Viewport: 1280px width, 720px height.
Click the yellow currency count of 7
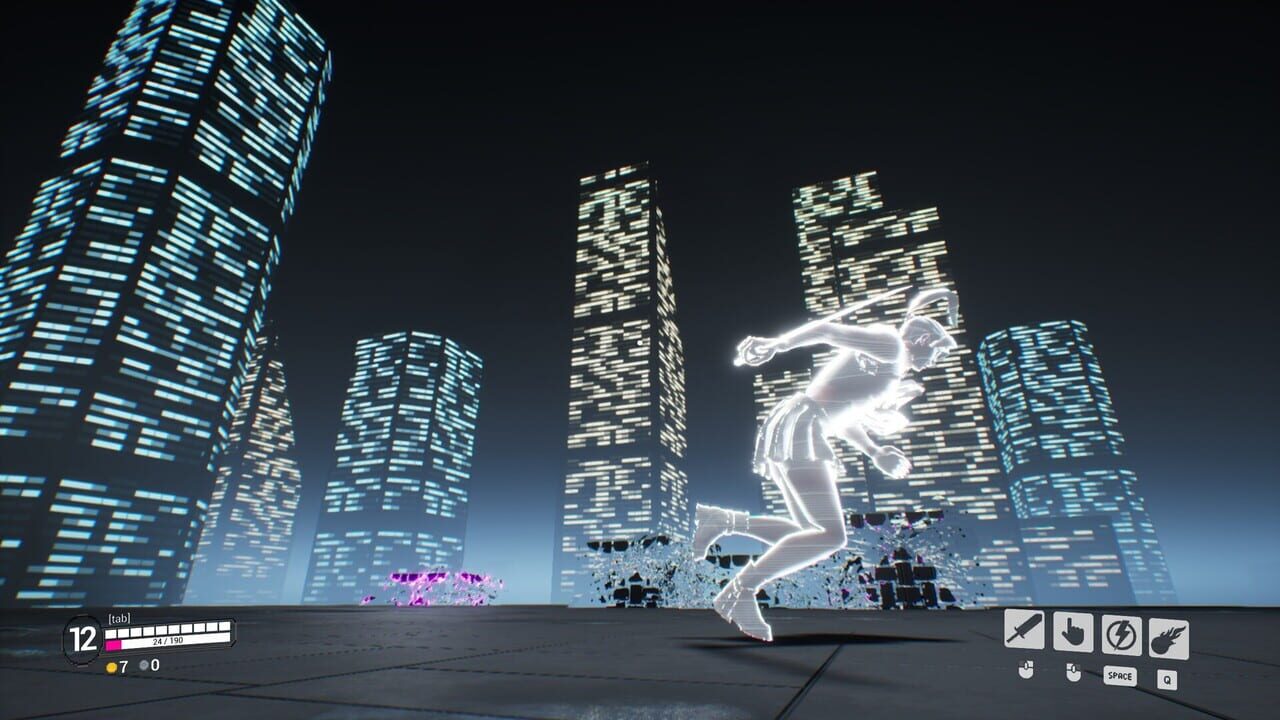click(x=122, y=667)
